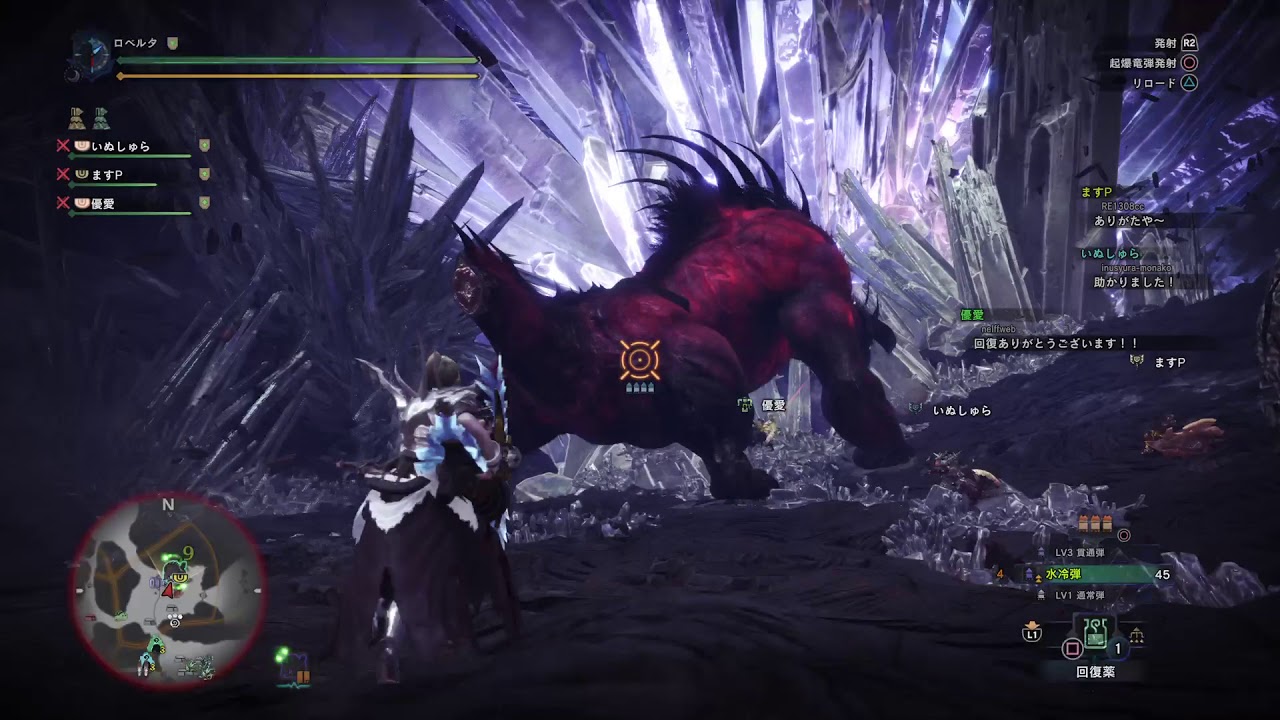The height and width of the screenshot is (720, 1280).
Task: Select the 優愛 player name tag near the monster
Action: [x=773, y=405]
